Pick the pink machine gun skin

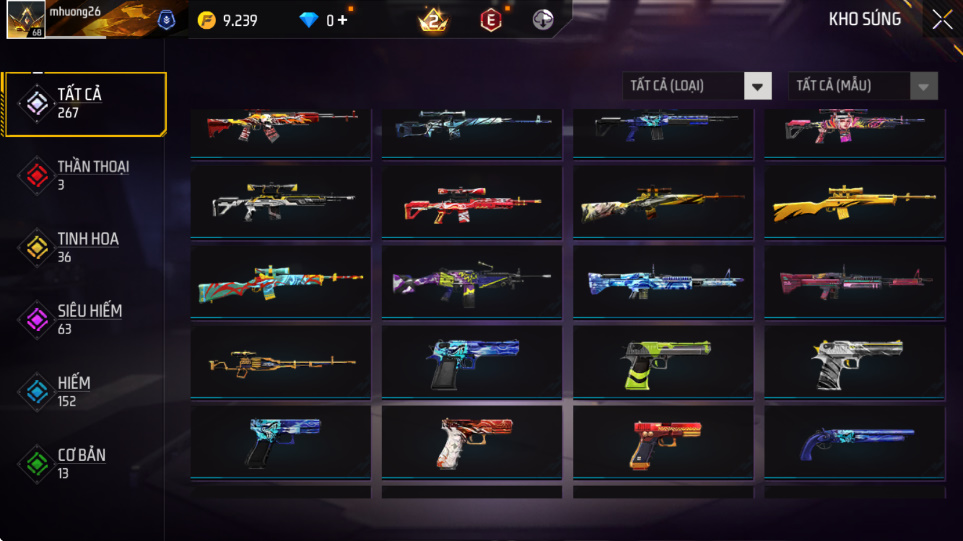pyautogui.click(x=854, y=281)
